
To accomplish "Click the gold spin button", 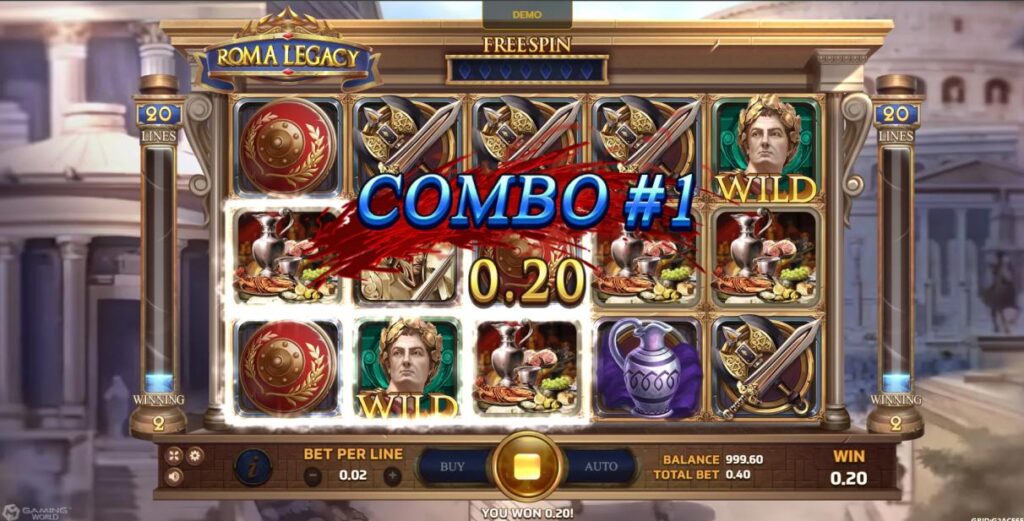I will pyautogui.click(x=526, y=466).
